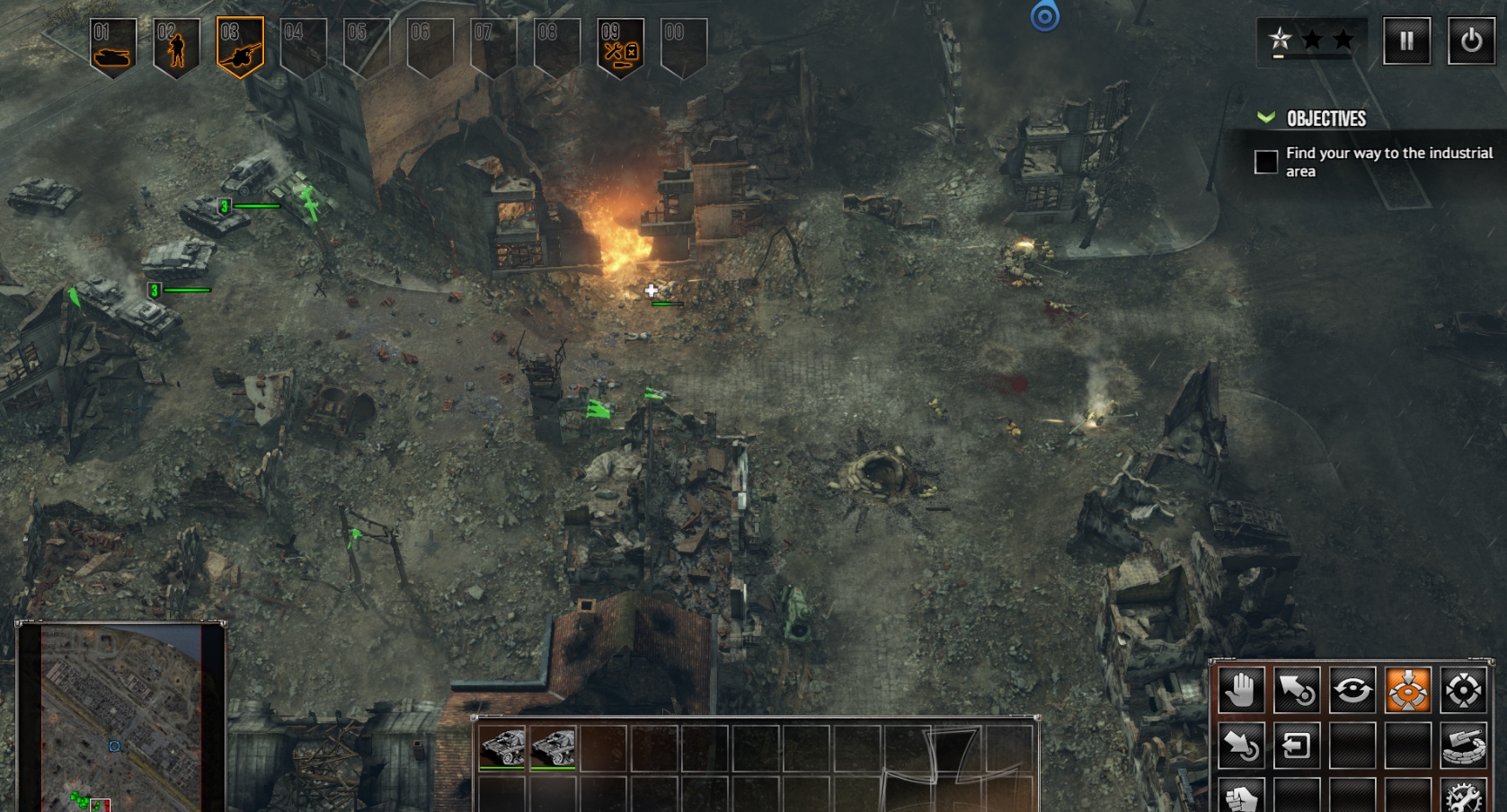The height and width of the screenshot is (812, 1507).
Task: Check the industrial area objective checkbox
Action: point(1264,162)
